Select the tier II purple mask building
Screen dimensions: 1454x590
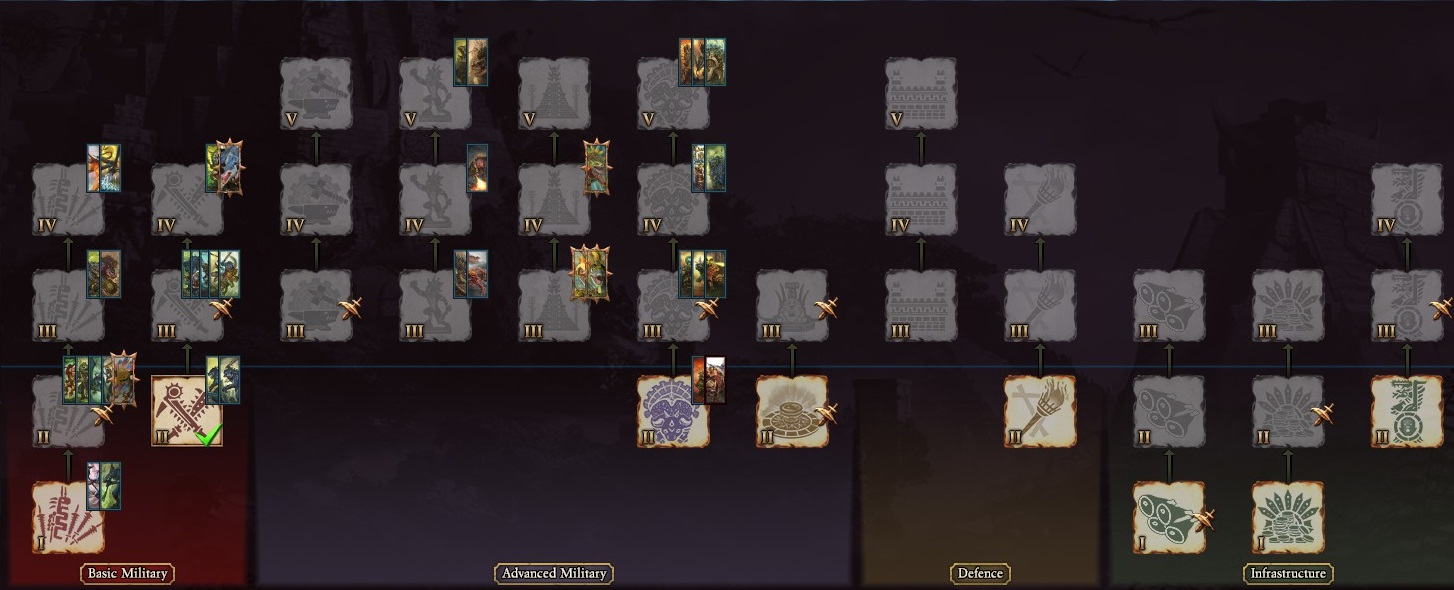point(673,411)
